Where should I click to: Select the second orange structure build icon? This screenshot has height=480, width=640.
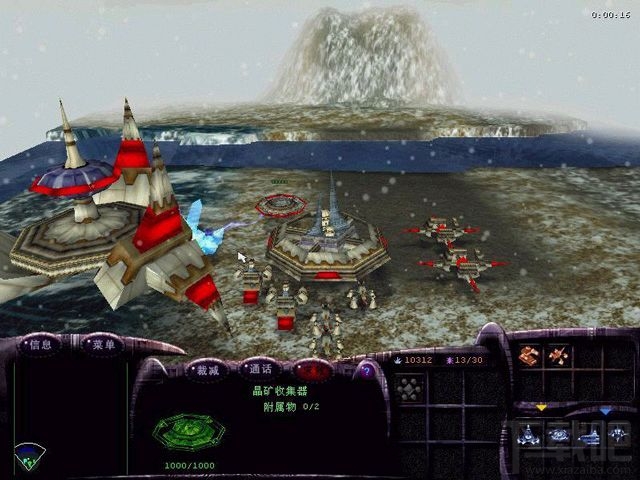point(558,355)
